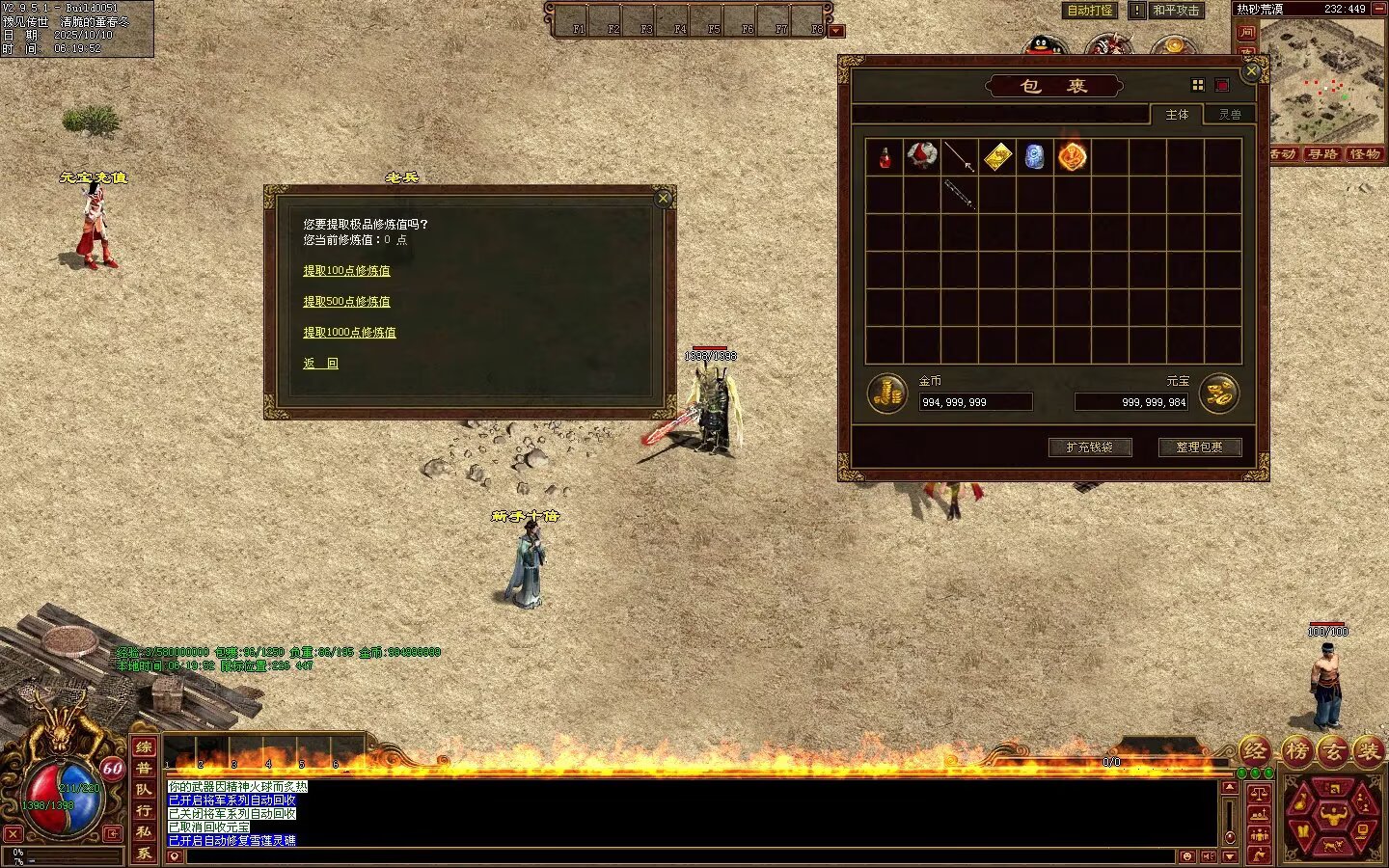Viewport: 1389px width, 868px height.
Task: Choose the extract 500 cultivation points option
Action: (x=346, y=302)
